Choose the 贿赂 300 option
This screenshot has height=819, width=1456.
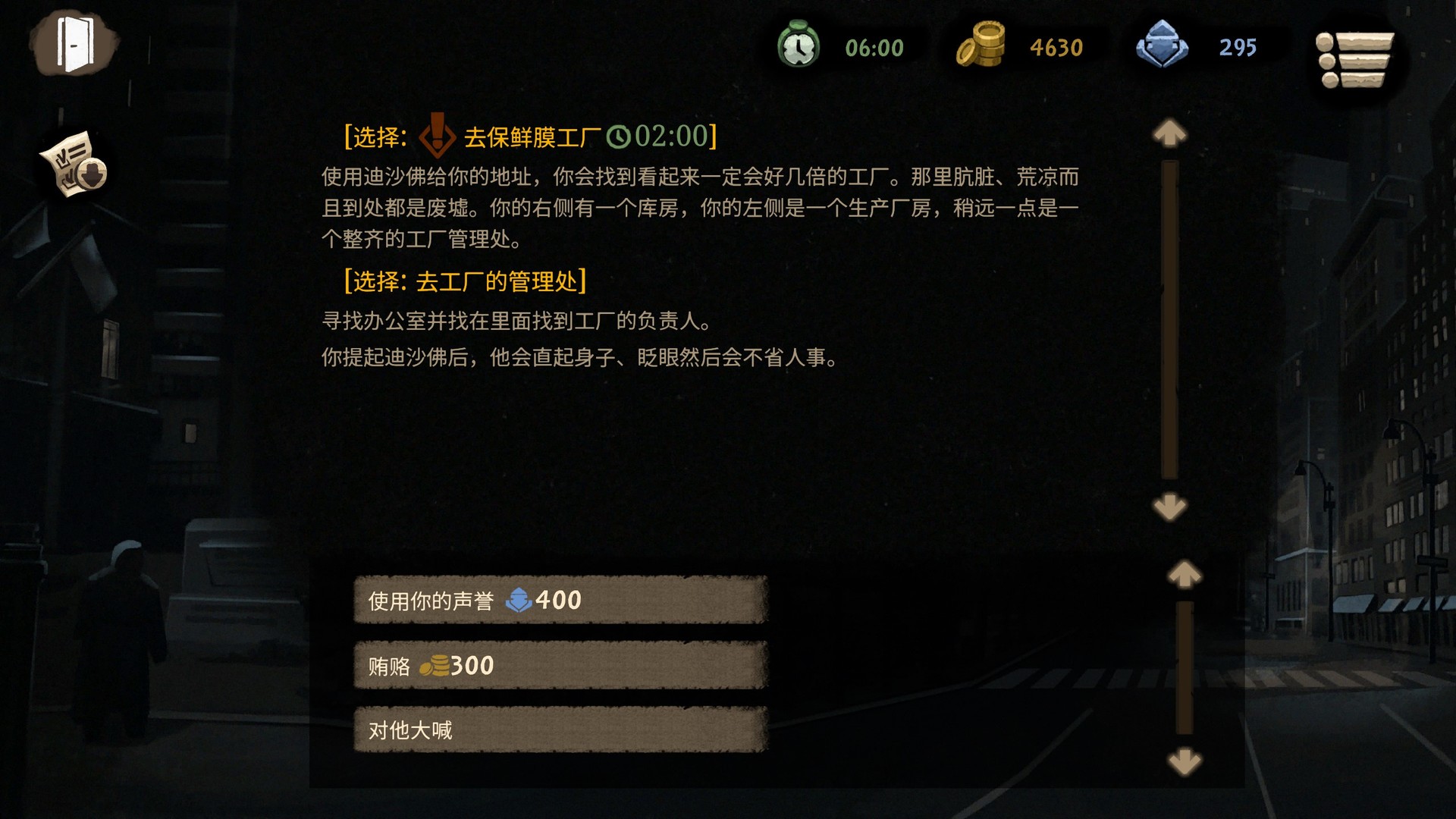click(561, 665)
